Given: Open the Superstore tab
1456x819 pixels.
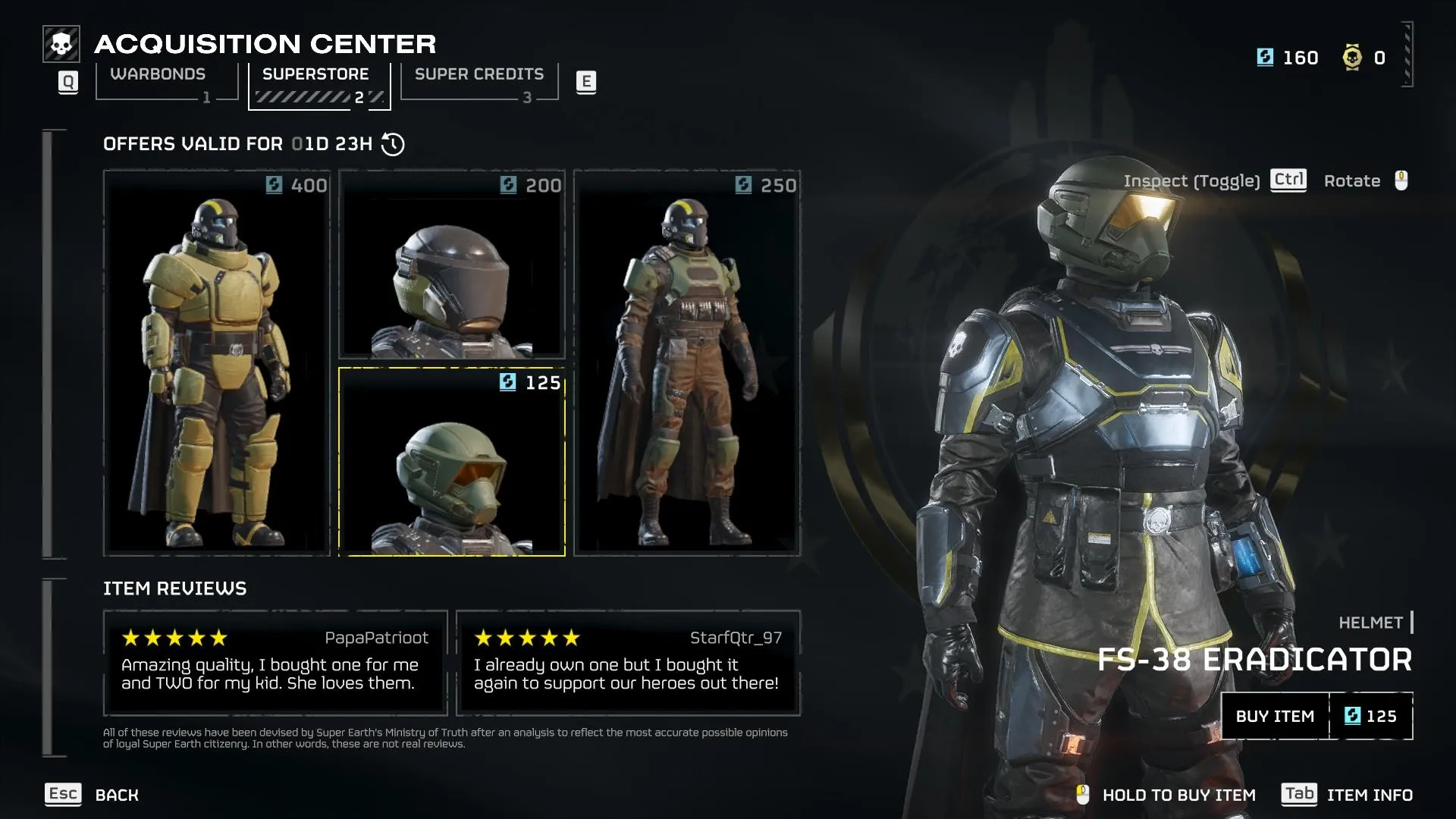Looking at the screenshot, I should (x=318, y=83).
